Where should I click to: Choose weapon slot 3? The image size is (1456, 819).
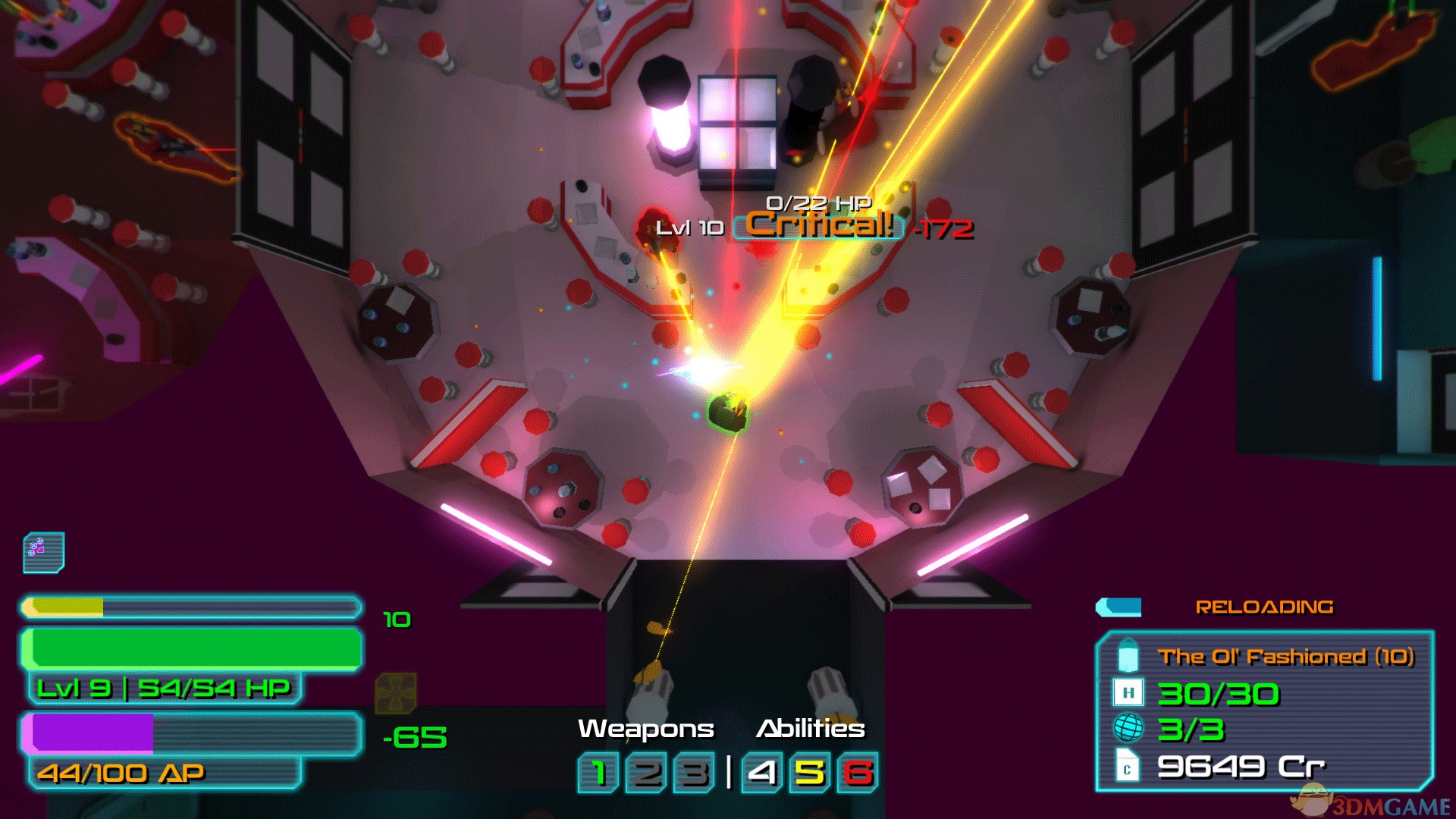click(x=694, y=773)
